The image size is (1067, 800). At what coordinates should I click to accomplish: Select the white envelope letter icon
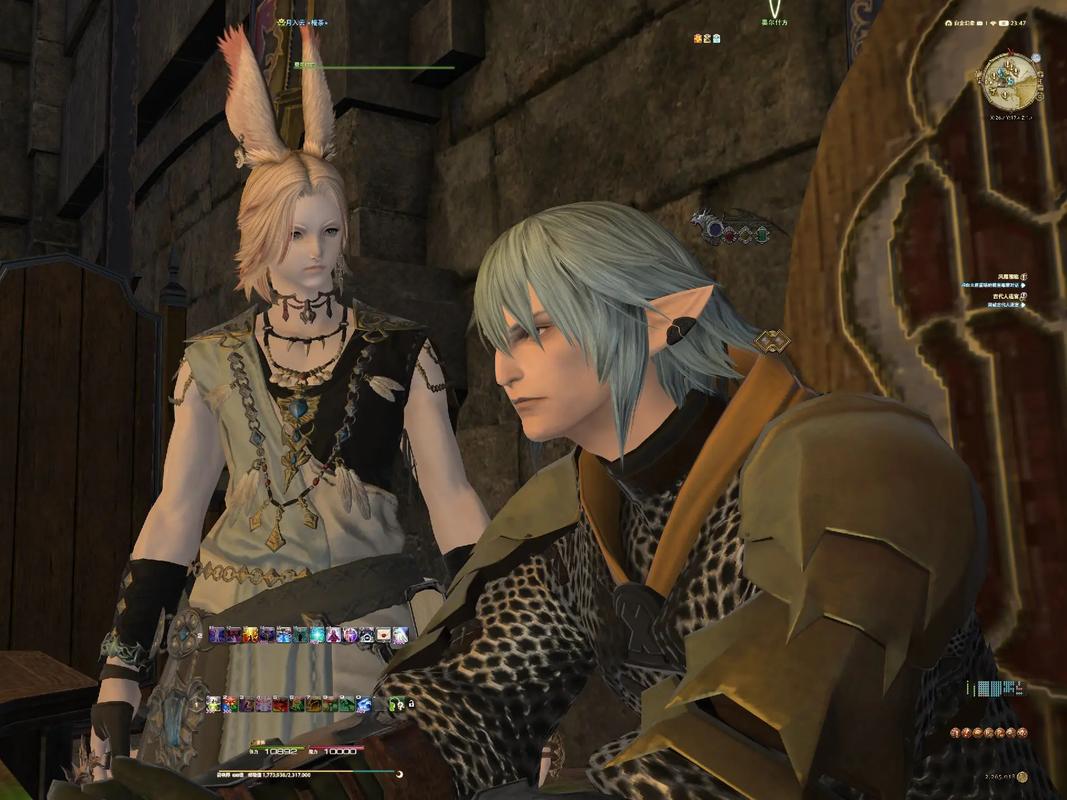tap(384, 634)
